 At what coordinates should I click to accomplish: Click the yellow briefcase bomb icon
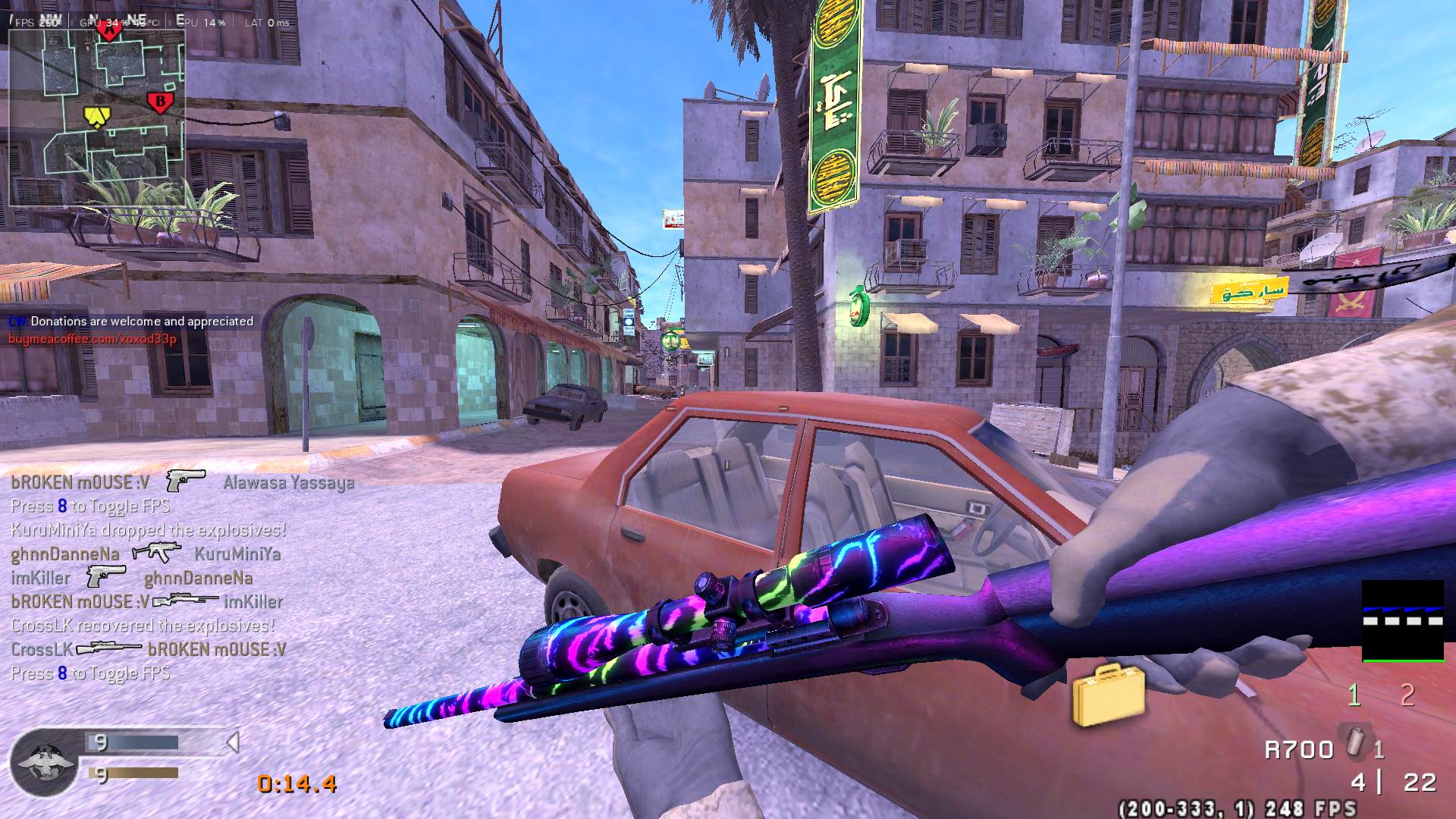(1107, 694)
